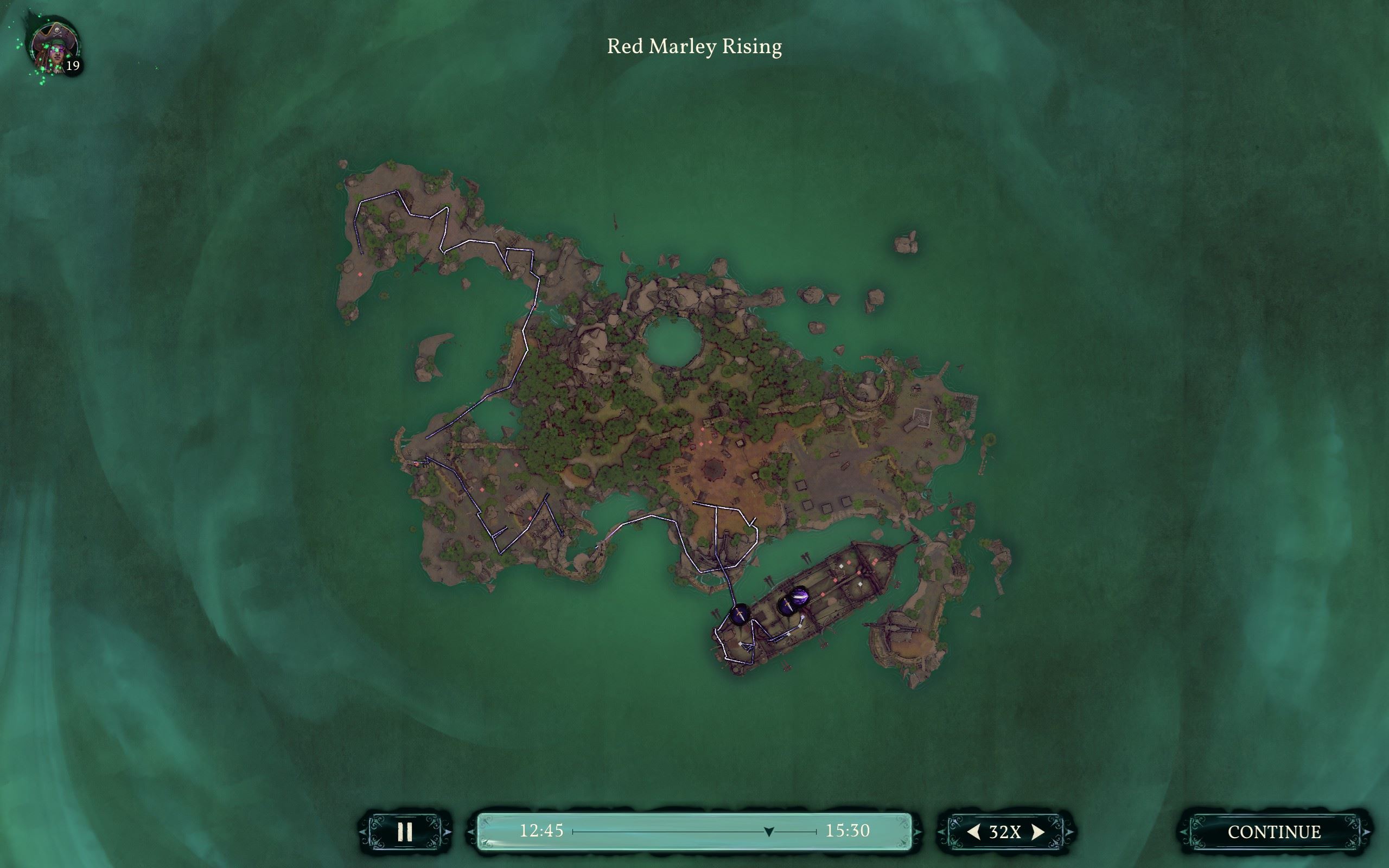
Task: Increase replay speed with right arrow
Action: click(x=1038, y=832)
